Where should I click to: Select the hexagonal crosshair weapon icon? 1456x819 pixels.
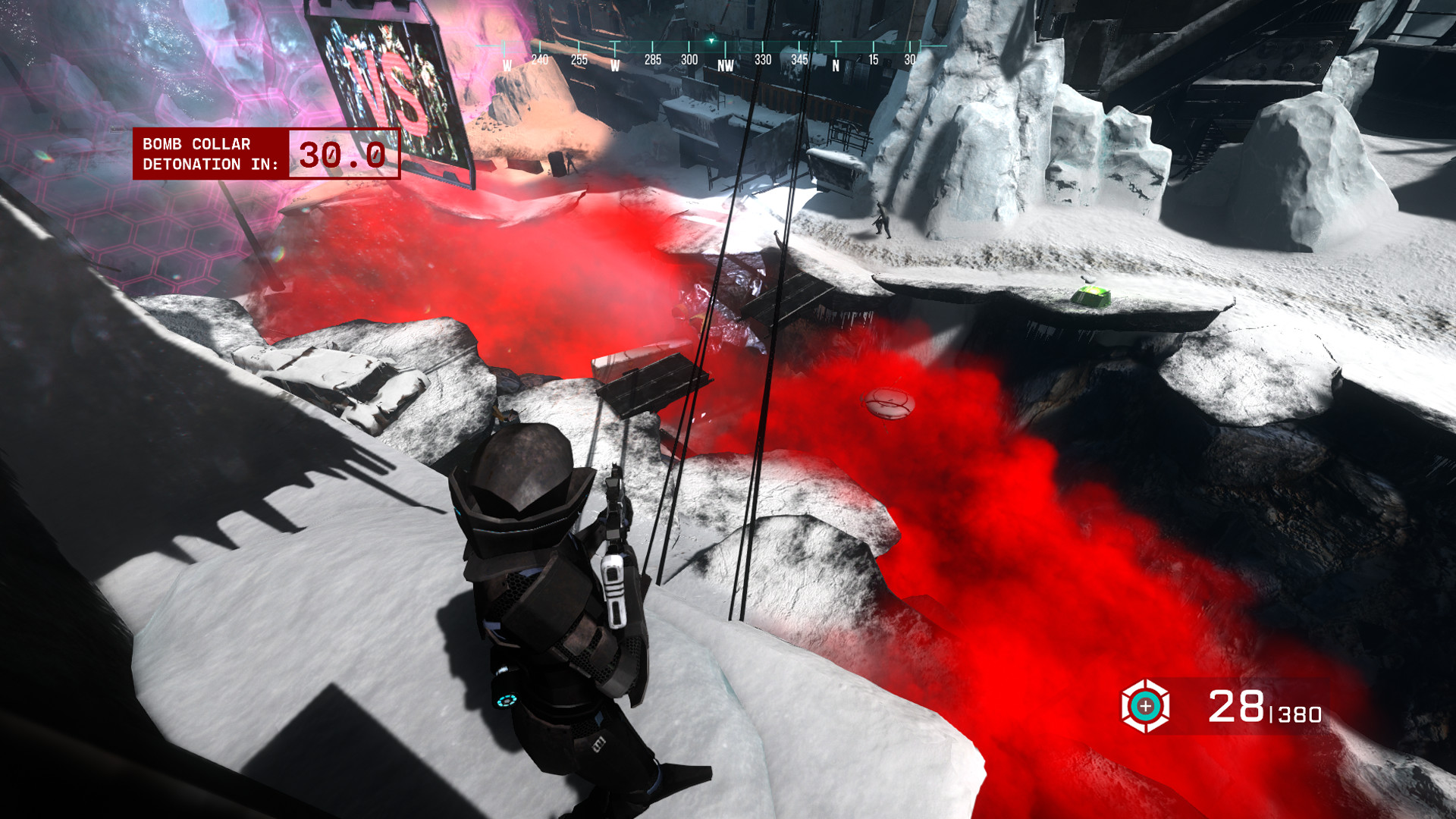pos(1145,706)
